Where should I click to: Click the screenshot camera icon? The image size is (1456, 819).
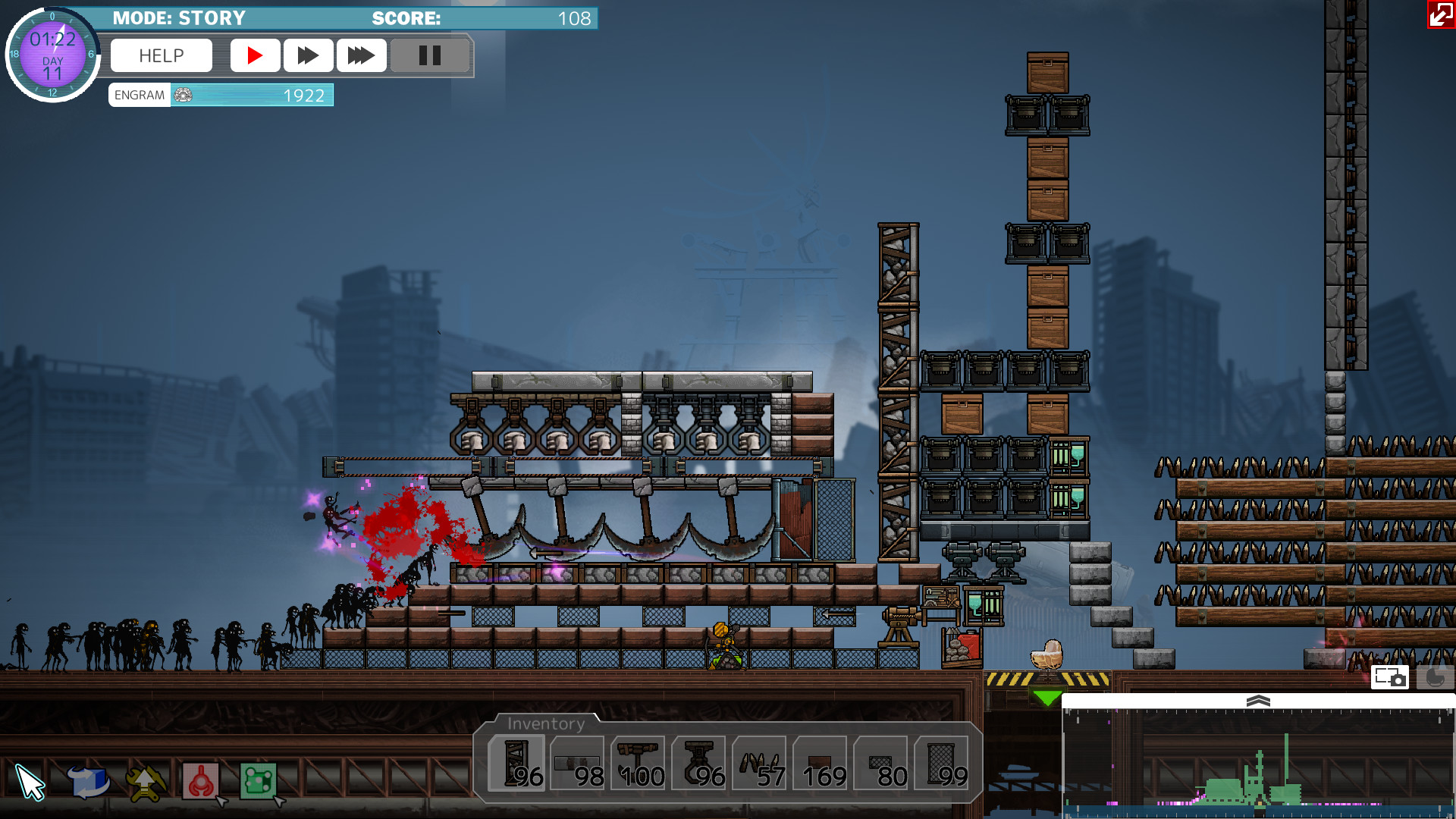(x=1390, y=677)
